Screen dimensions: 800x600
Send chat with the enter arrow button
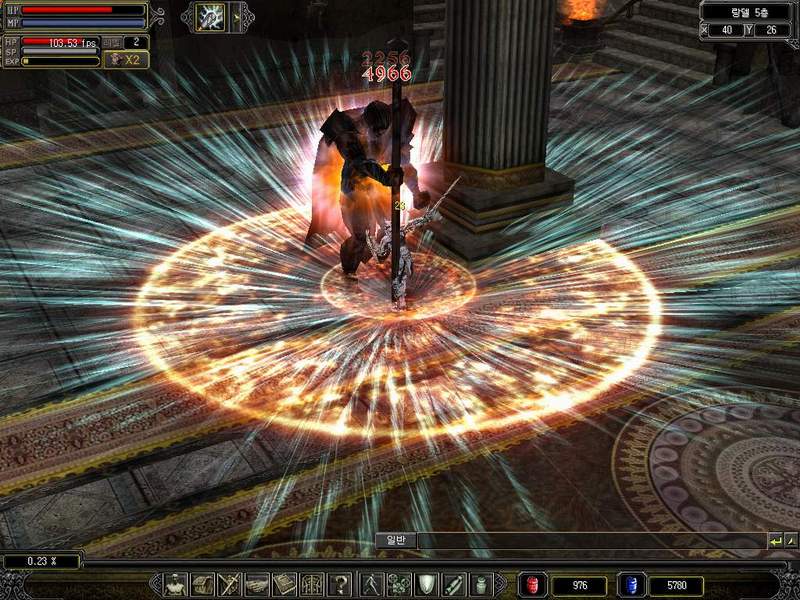click(775, 541)
